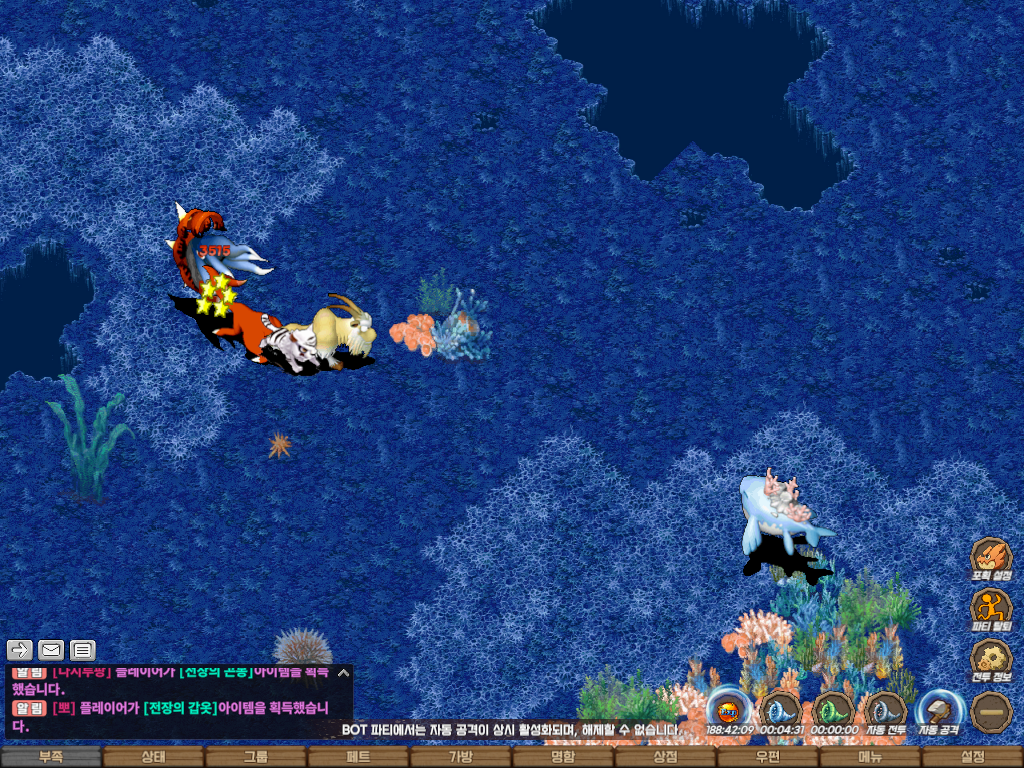Open the 그룹 (Group) menu

[x=256, y=758]
